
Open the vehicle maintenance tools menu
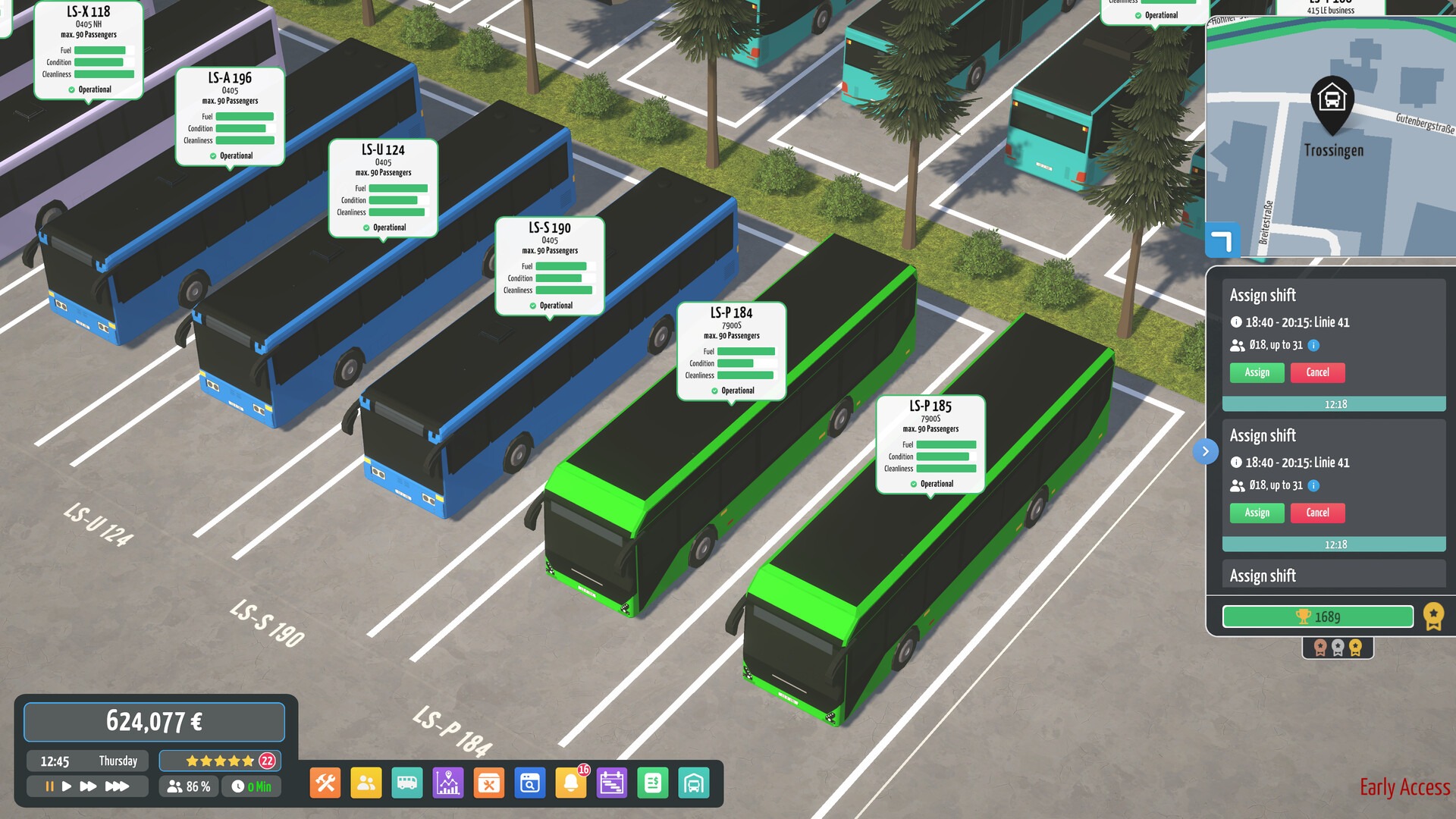(325, 783)
